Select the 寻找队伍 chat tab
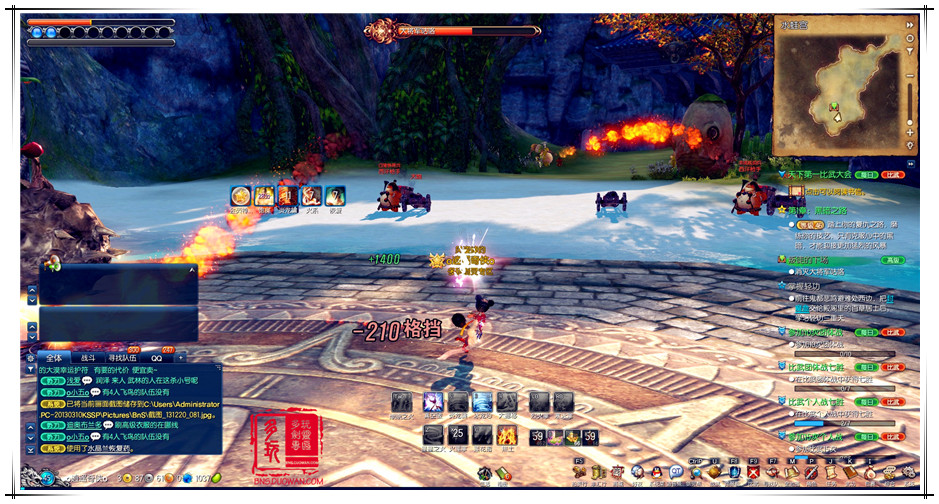Viewport: 939px width, 504px height. [x=122, y=357]
